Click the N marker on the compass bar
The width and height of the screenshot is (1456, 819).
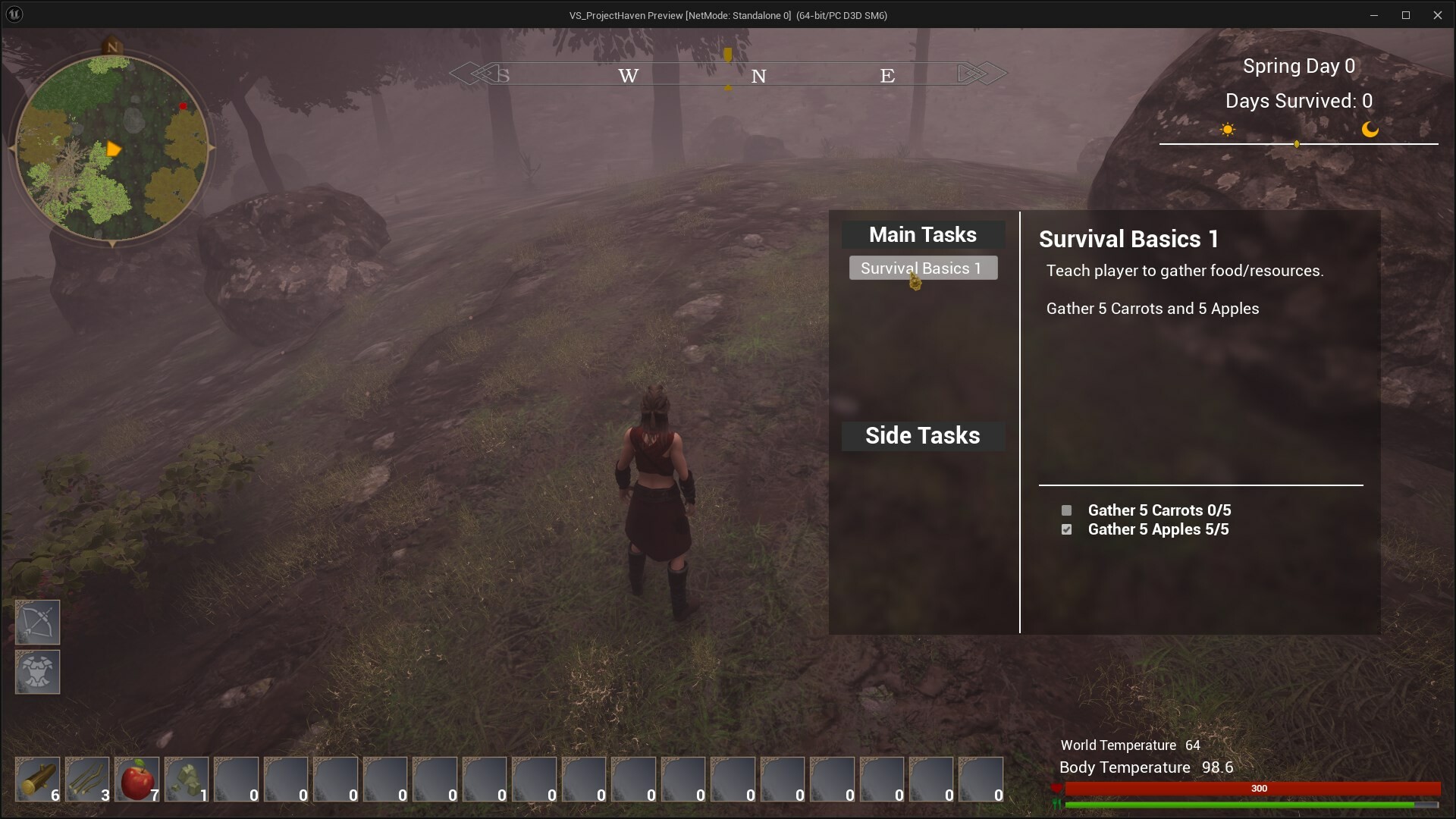758,75
